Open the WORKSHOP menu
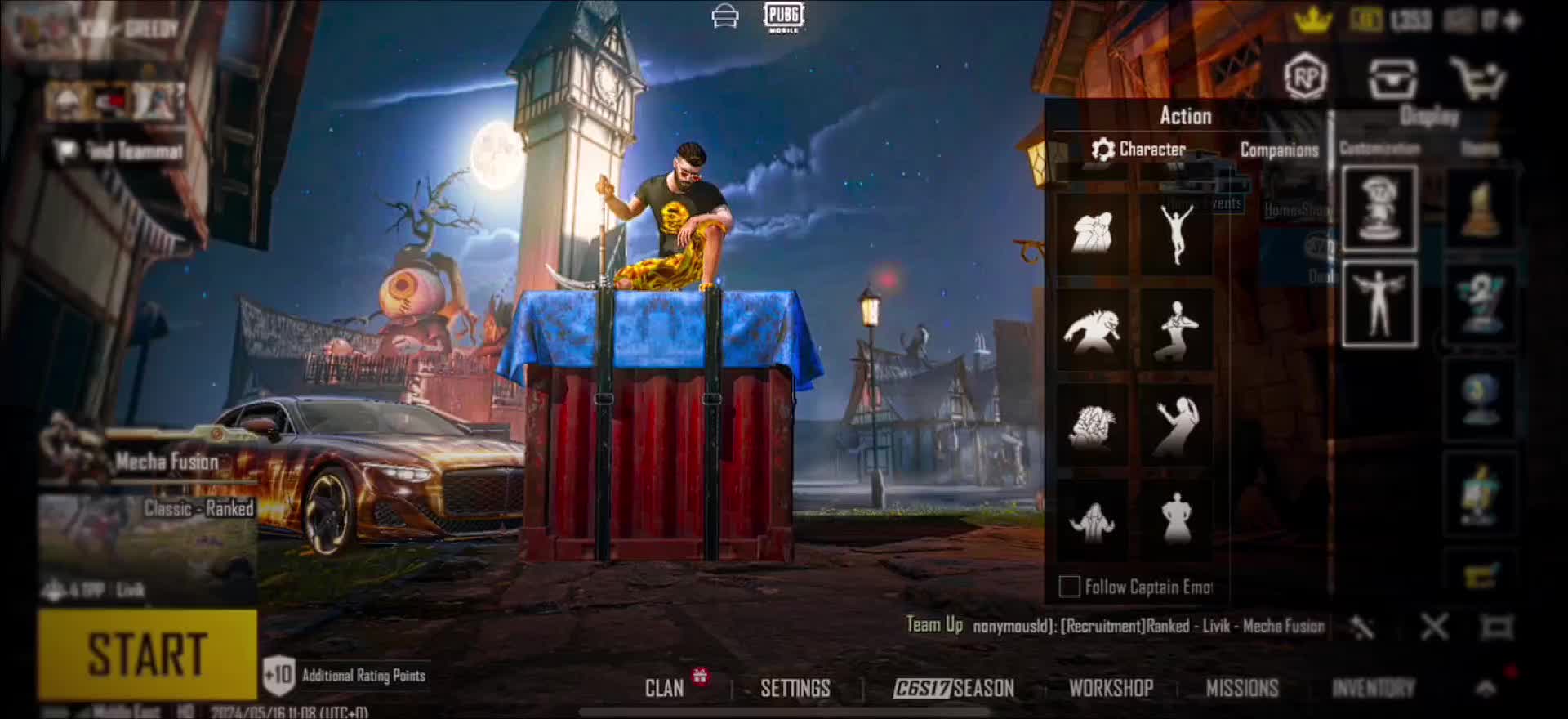This screenshot has height=719, width=1568. pyautogui.click(x=1111, y=688)
